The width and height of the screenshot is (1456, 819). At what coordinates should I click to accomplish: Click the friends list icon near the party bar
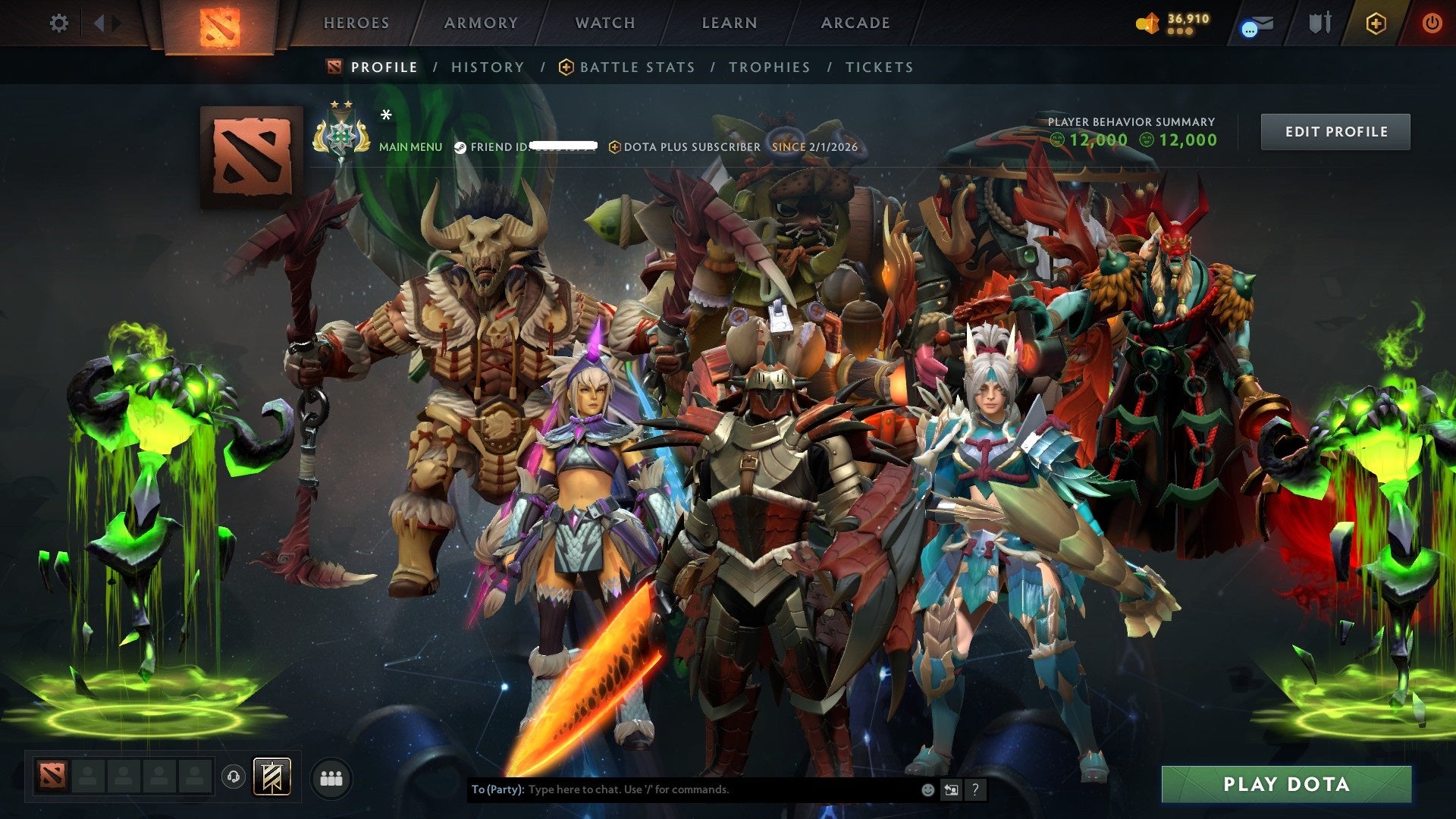[x=331, y=777]
